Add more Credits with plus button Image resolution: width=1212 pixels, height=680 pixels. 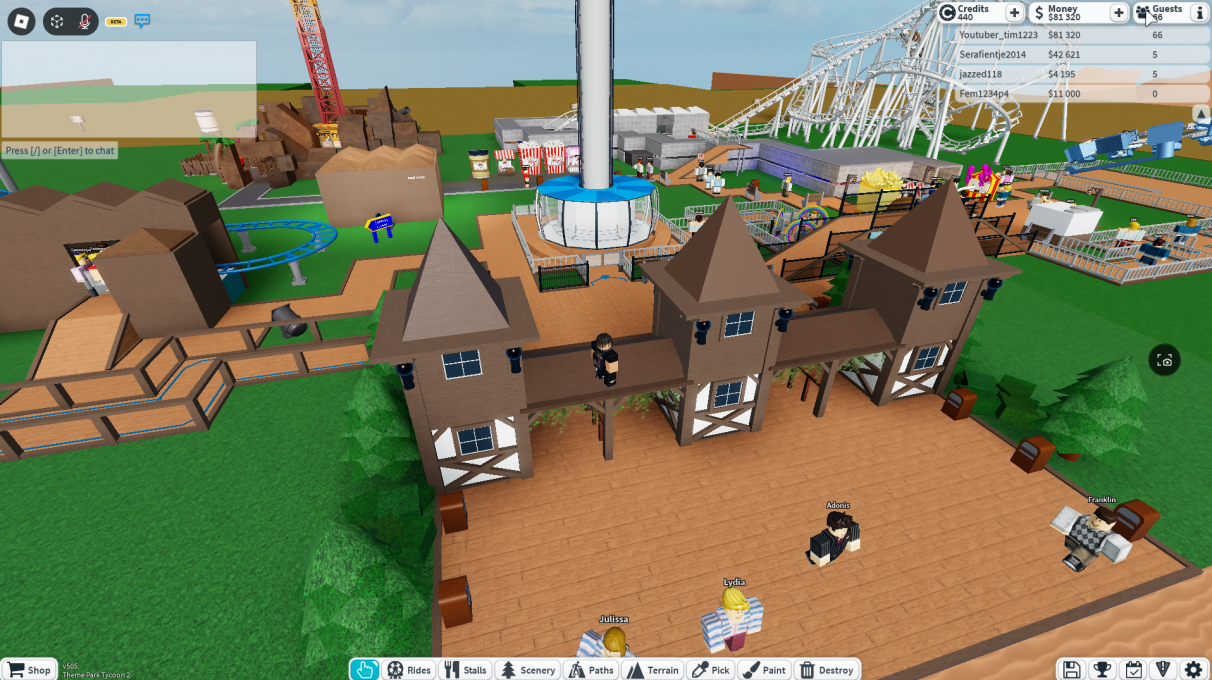tap(1014, 13)
